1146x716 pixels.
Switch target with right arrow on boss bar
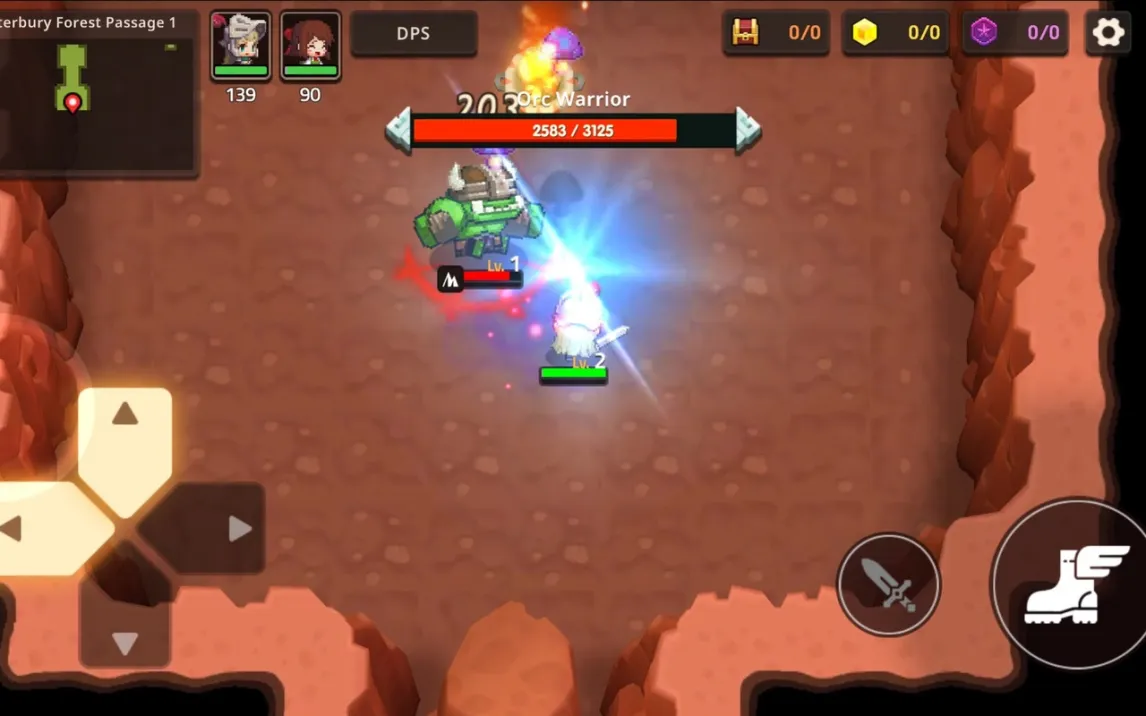coord(748,130)
